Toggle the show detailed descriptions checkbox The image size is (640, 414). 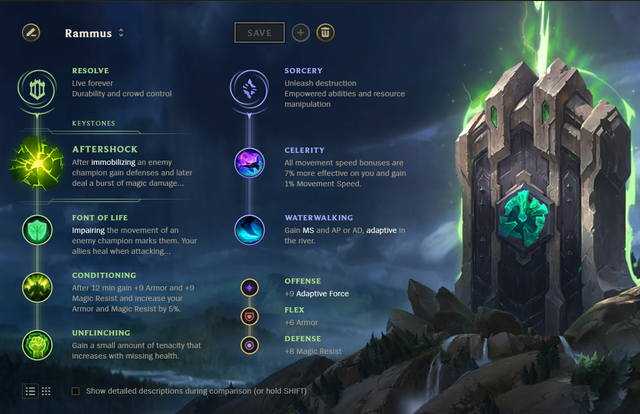(x=76, y=390)
